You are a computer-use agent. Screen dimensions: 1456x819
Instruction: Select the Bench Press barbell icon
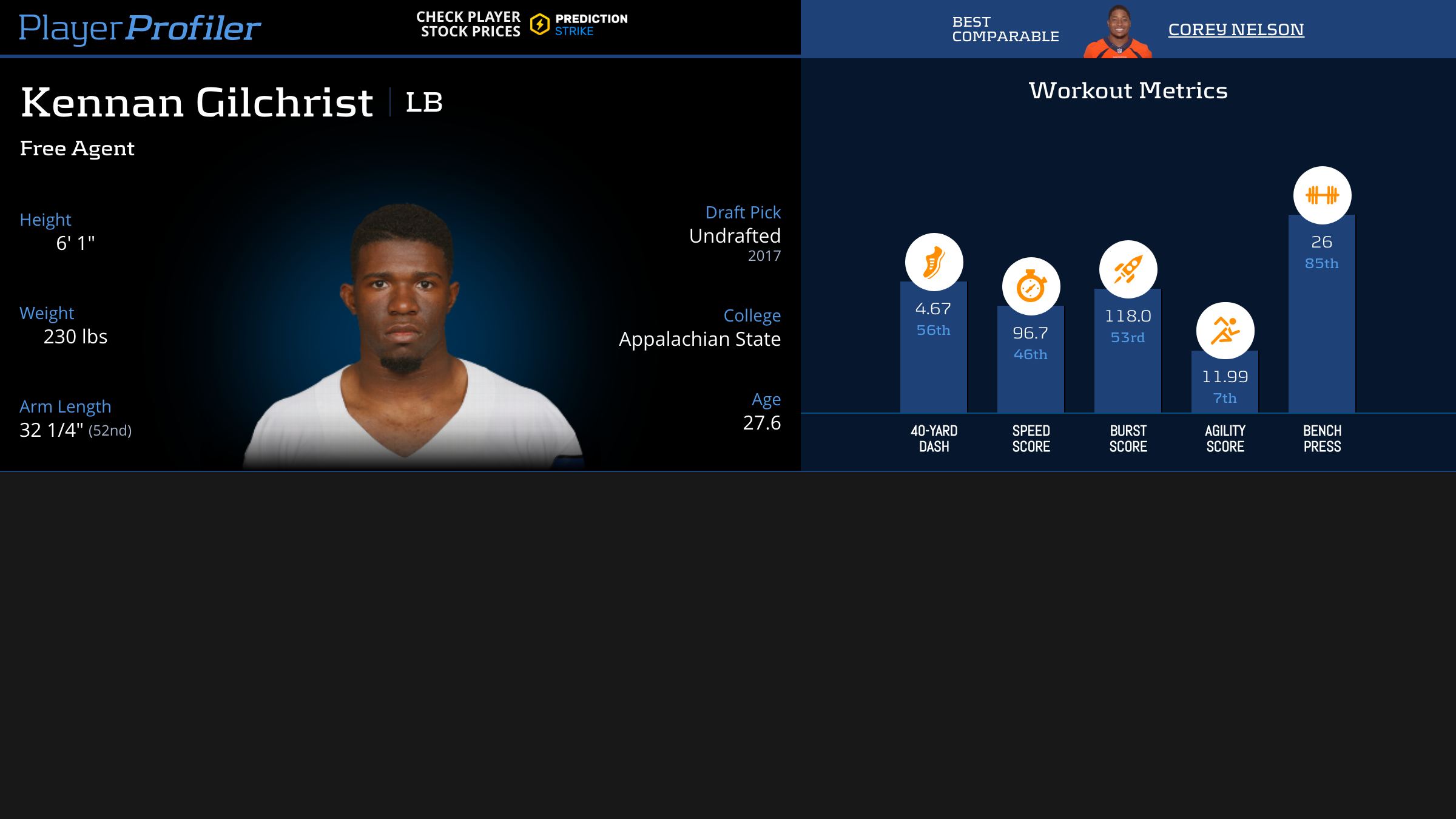click(1322, 195)
